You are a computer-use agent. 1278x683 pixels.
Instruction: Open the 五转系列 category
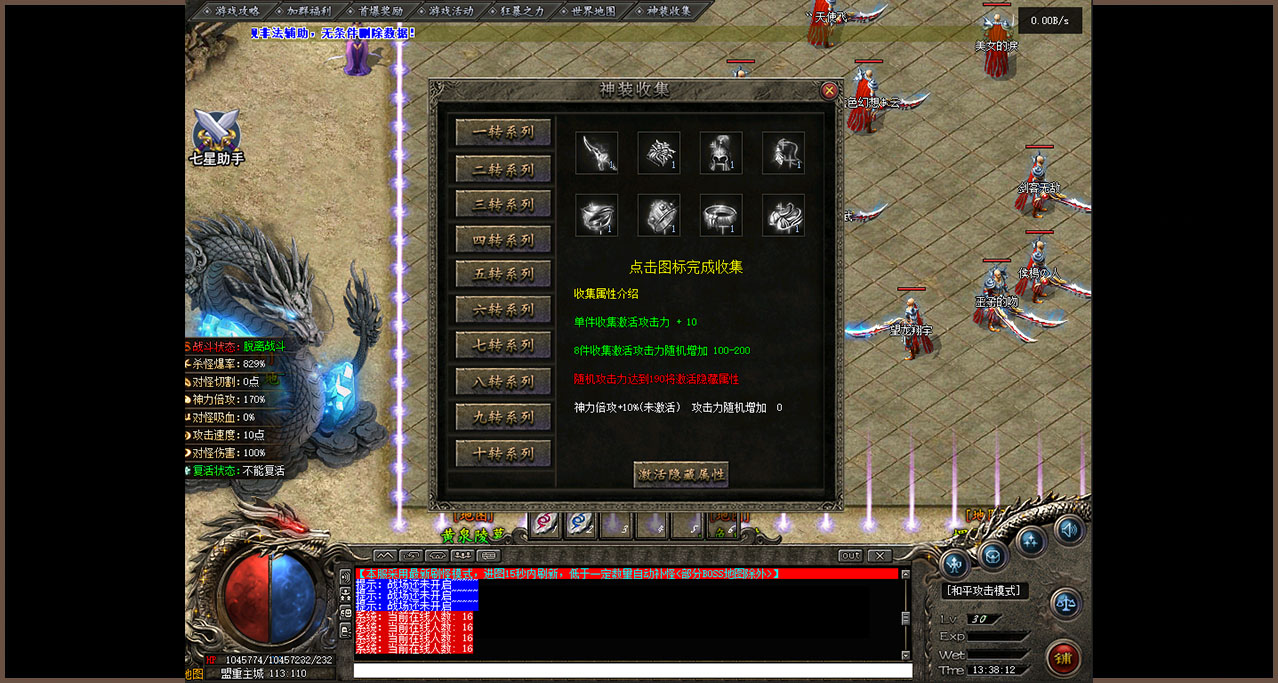[x=503, y=274]
